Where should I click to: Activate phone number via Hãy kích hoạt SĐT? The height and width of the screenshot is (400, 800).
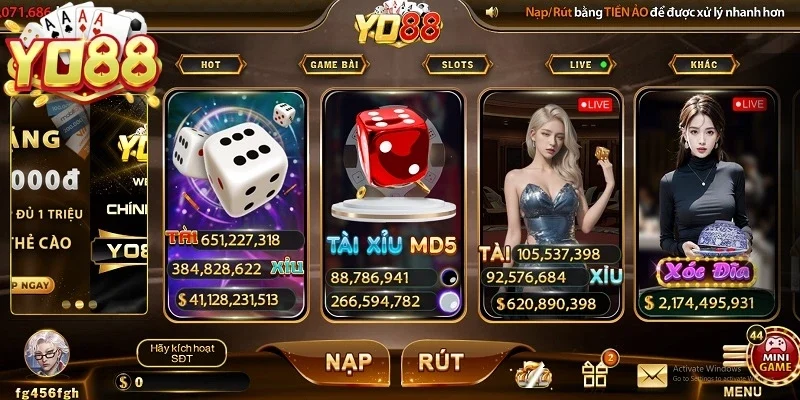(181, 352)
